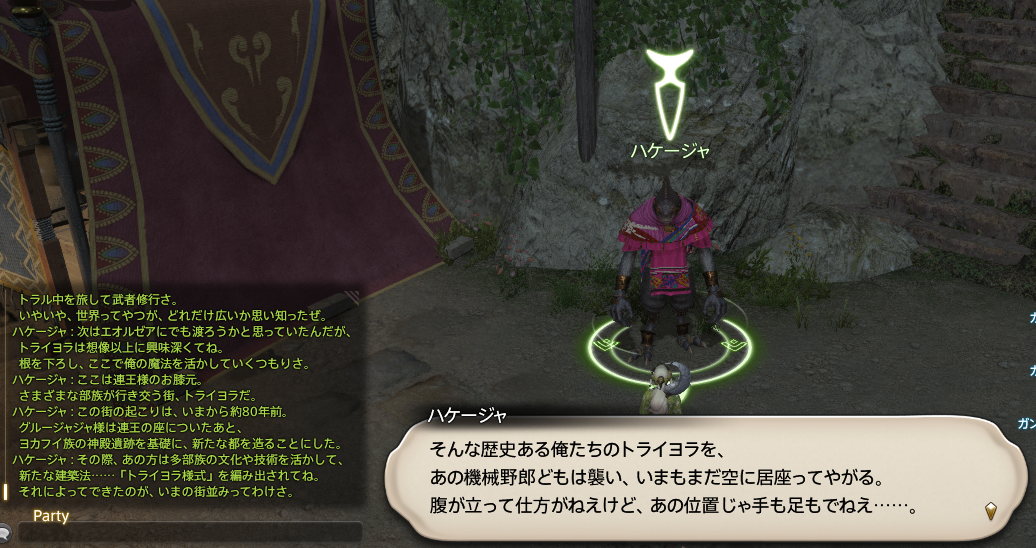Focus the Party chat input field
1036x548 pixels.
coord(190,532)
